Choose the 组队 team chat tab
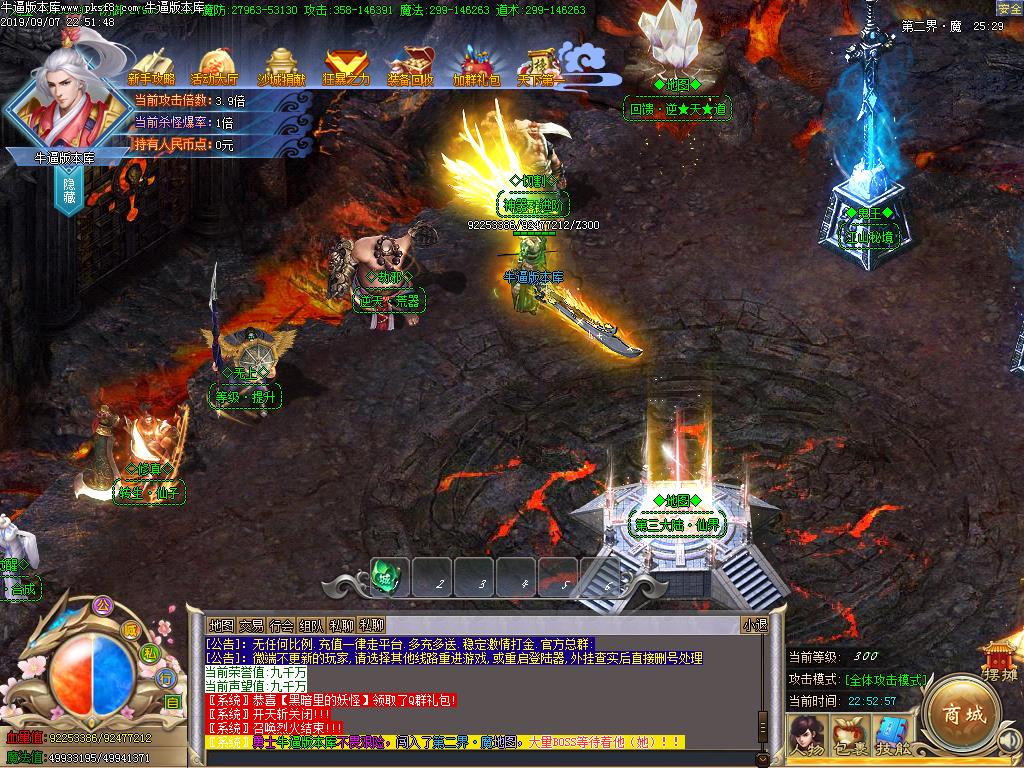 click(x=311, y=625)
